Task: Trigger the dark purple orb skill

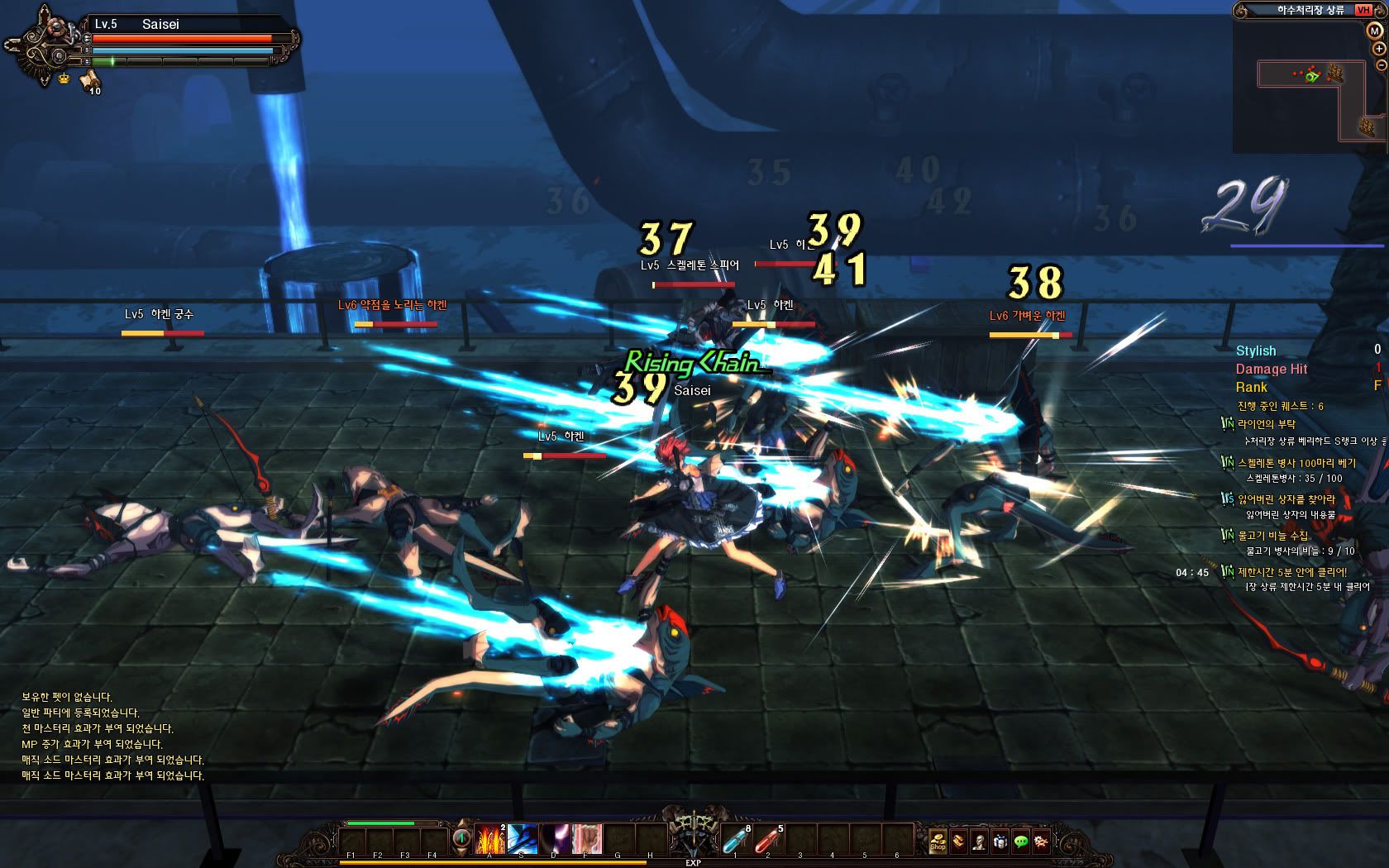Action: (554, 839)
